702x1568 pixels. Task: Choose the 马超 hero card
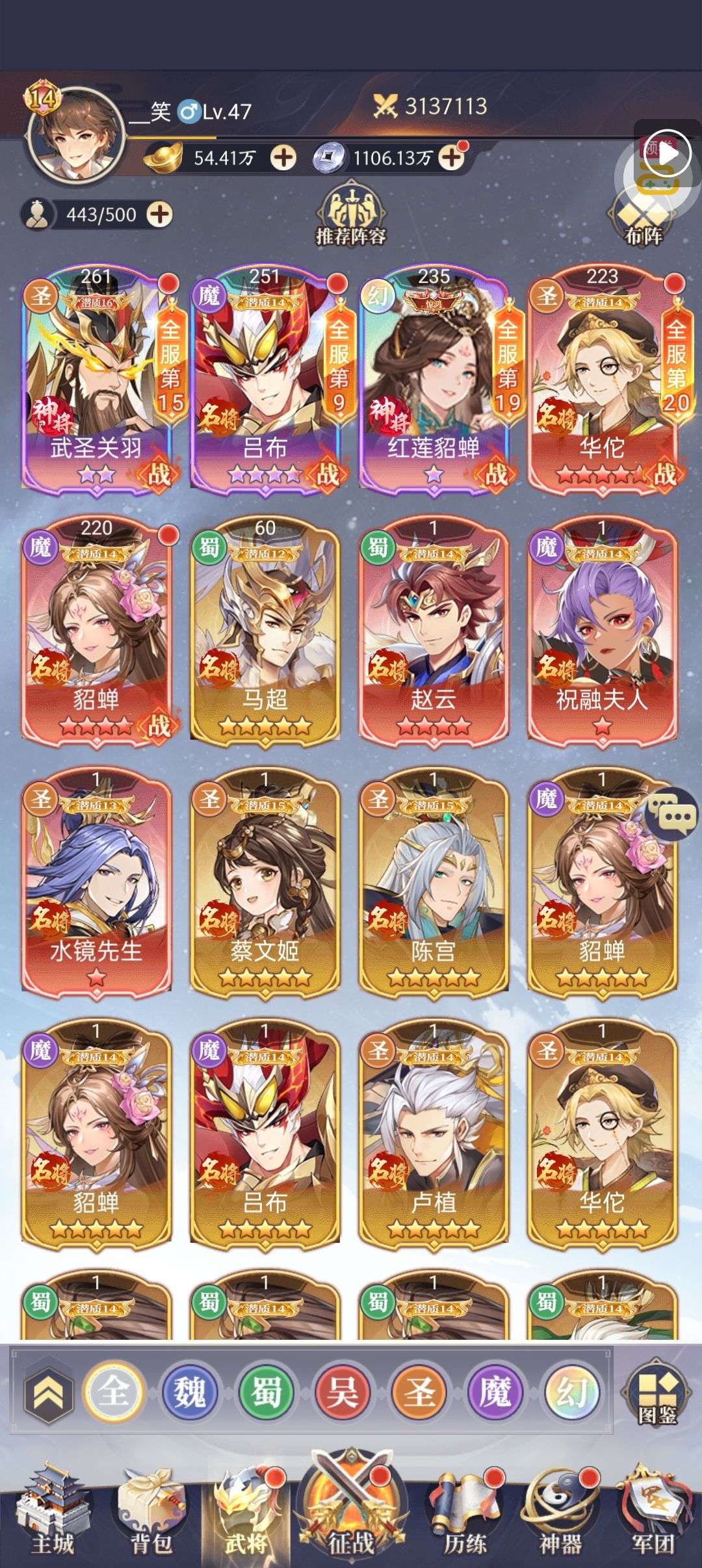265,631
